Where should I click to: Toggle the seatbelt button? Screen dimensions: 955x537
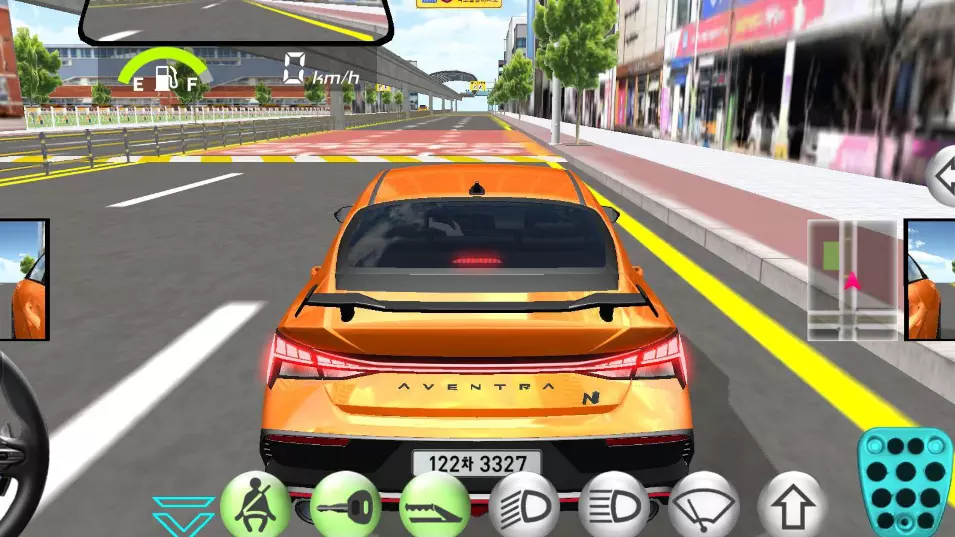(255, 505)
